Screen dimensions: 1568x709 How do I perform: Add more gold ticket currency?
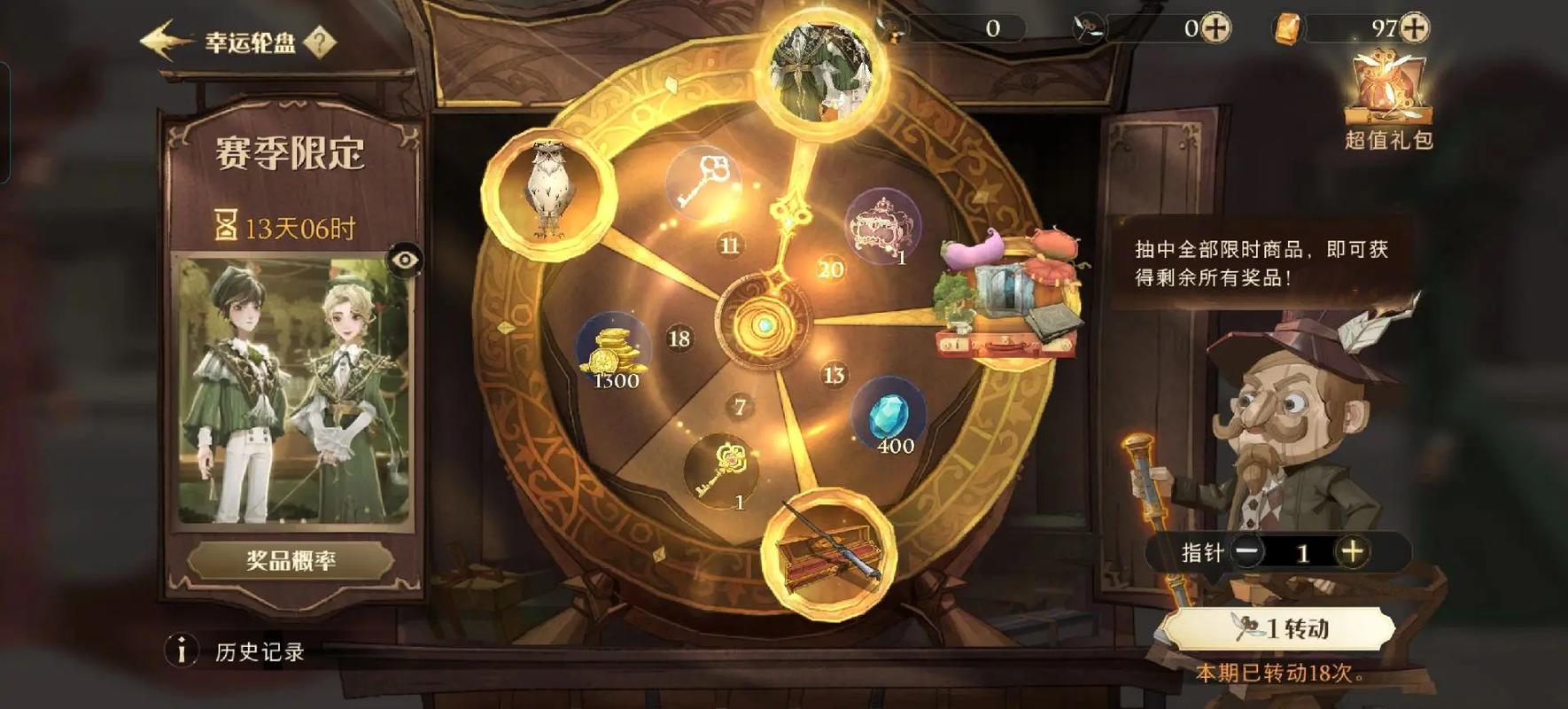tap(1414, 28)
